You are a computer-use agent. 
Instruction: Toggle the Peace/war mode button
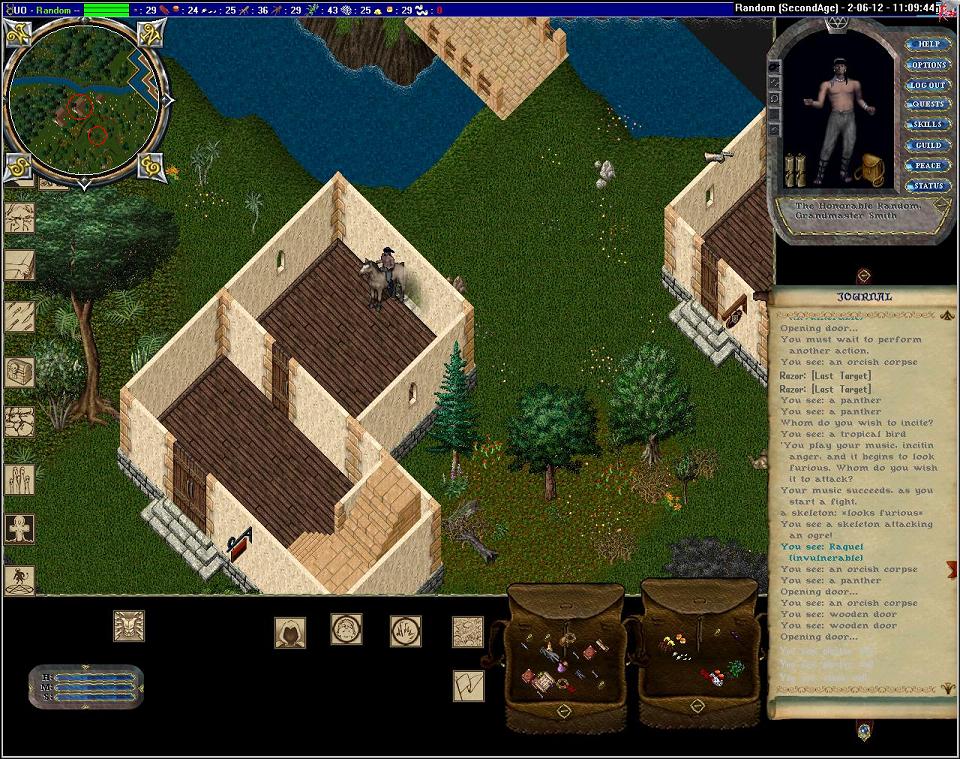pos(927,165)
